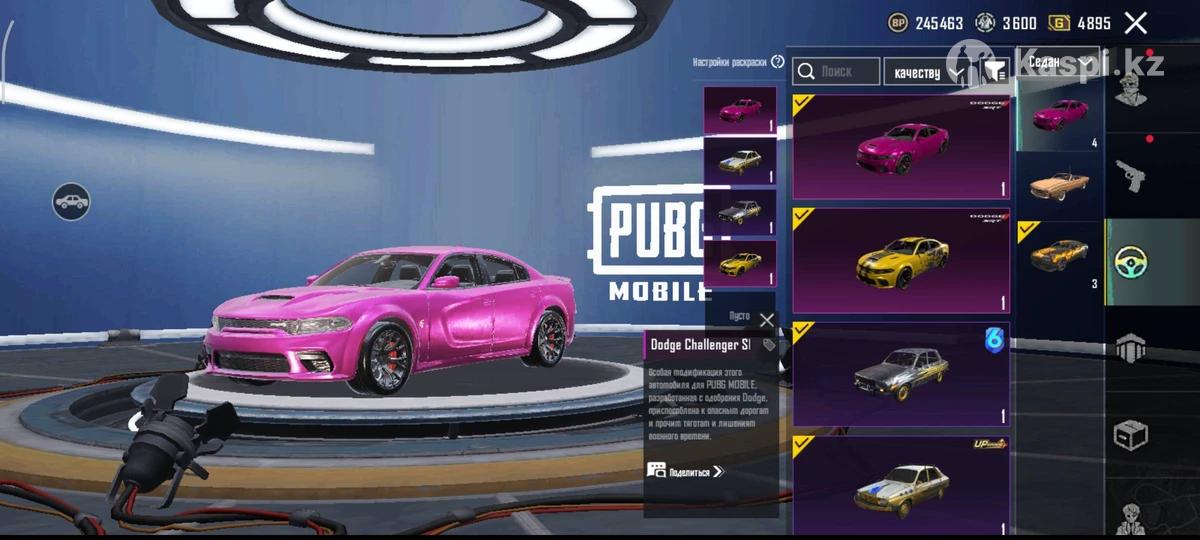Click the Поиск search field
Viewport: 1200px width, 540px height.
tap(837, 72)
